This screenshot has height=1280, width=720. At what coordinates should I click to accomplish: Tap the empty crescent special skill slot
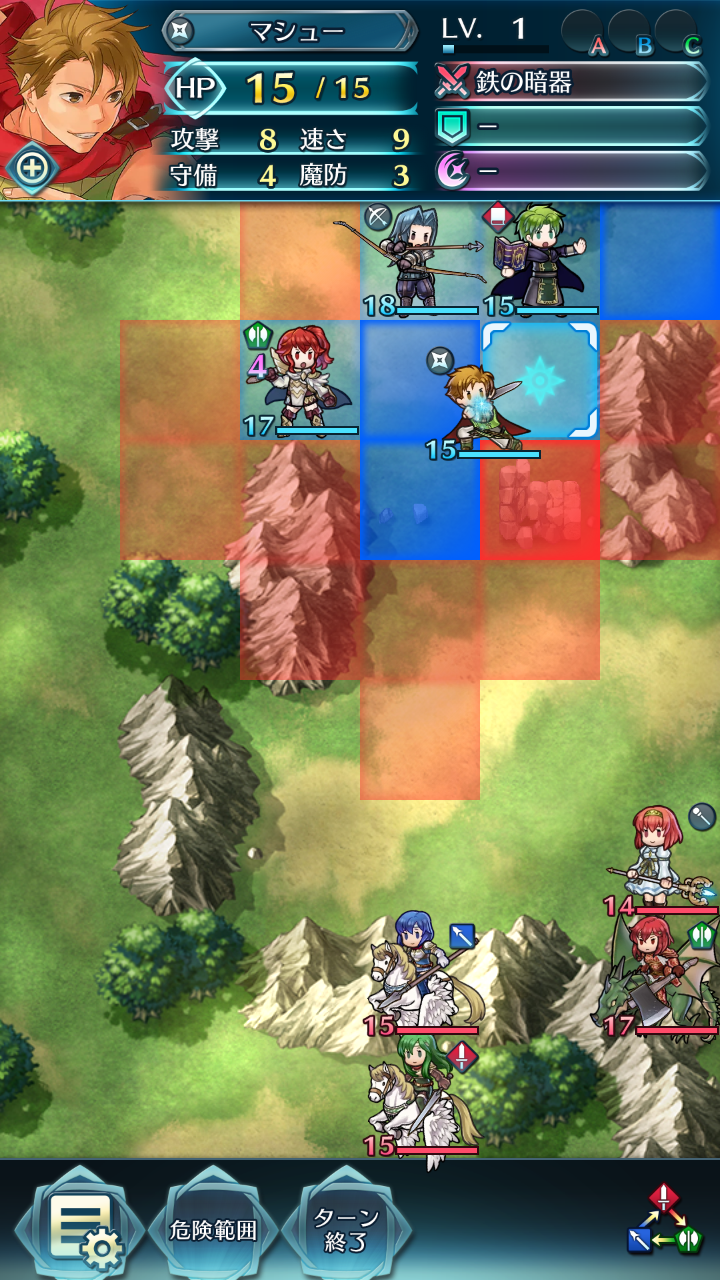click(572, 170)
